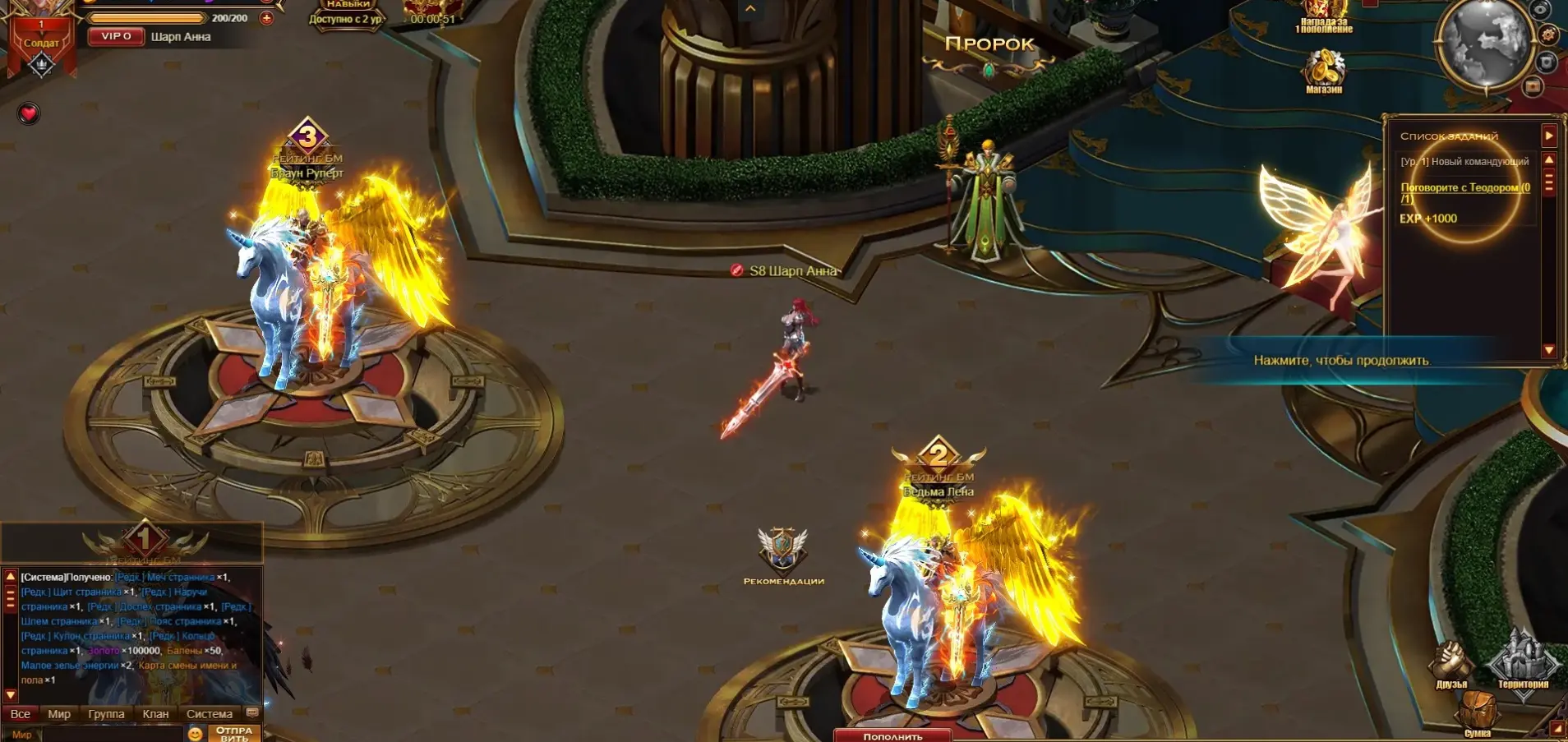The width and height of the screenshot is (1568, 742).
Task: Click the Пополнить top-up button
Action: (x=892, y=735)
